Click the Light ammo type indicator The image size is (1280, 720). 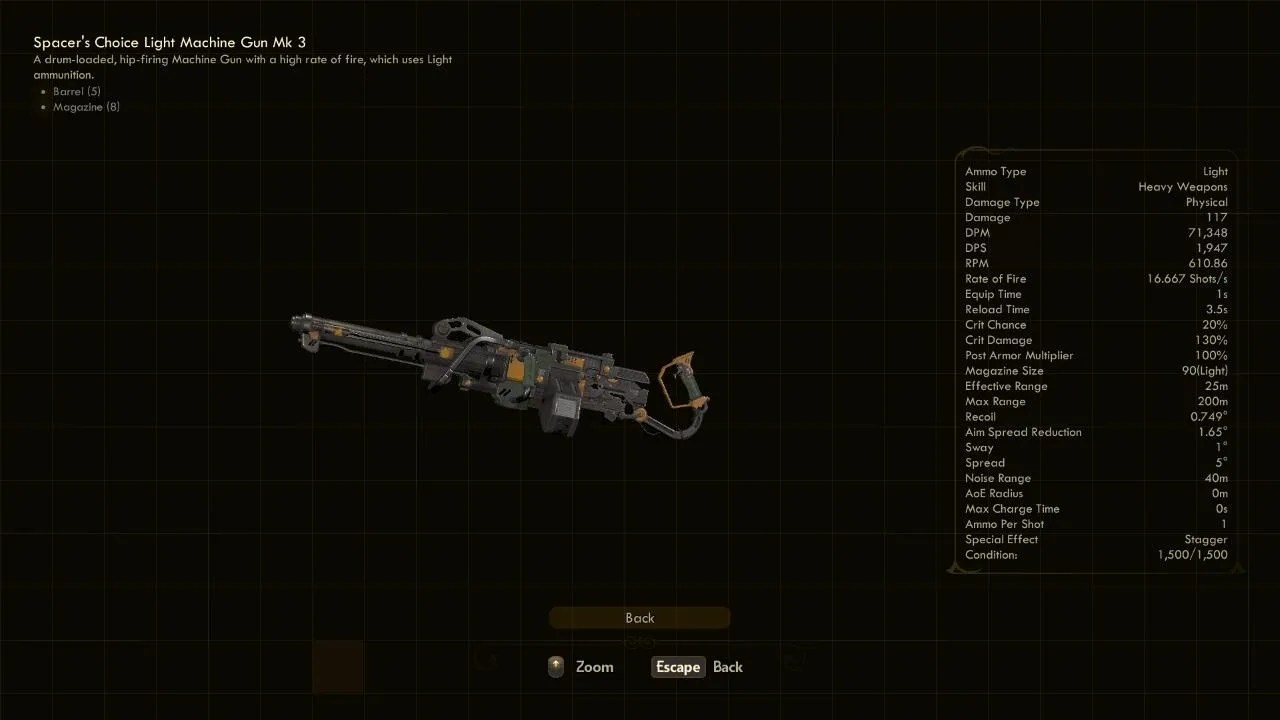(1215, 171)
